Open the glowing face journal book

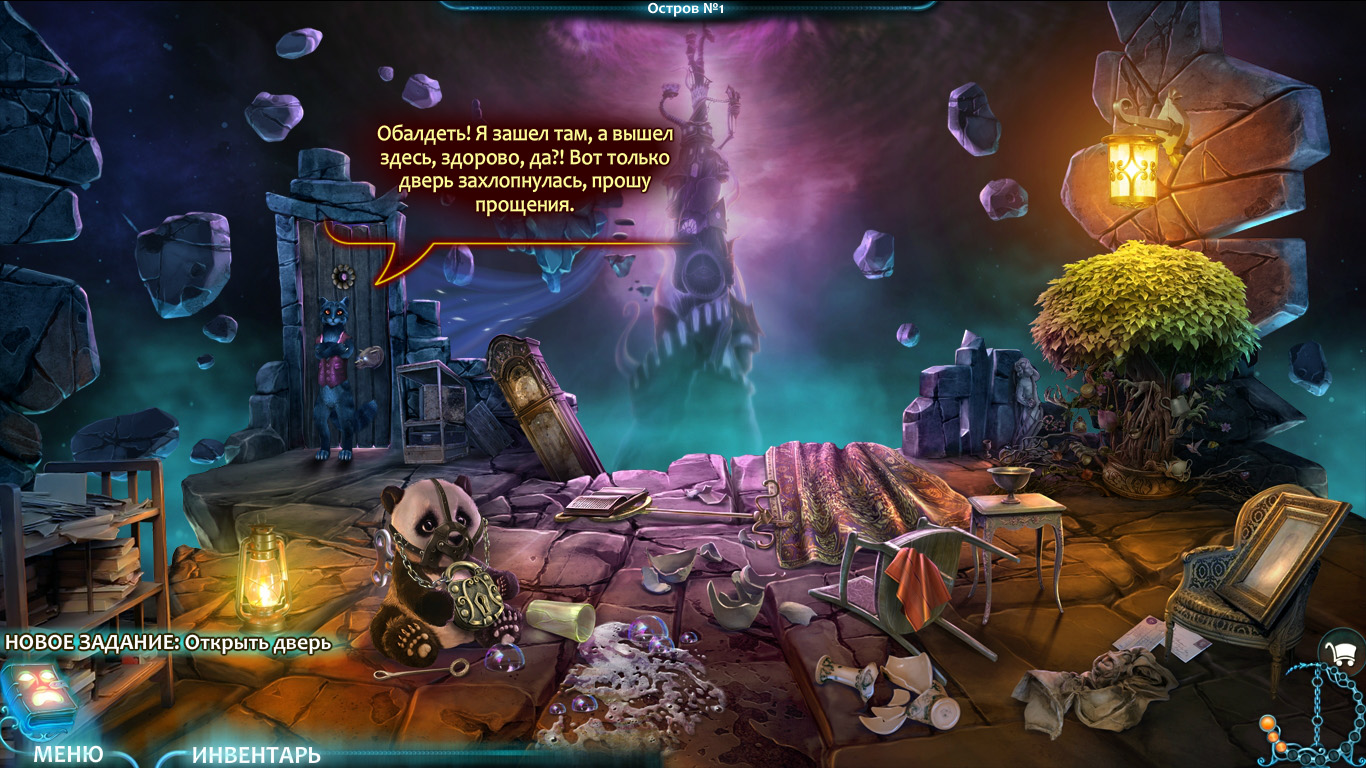38,692
